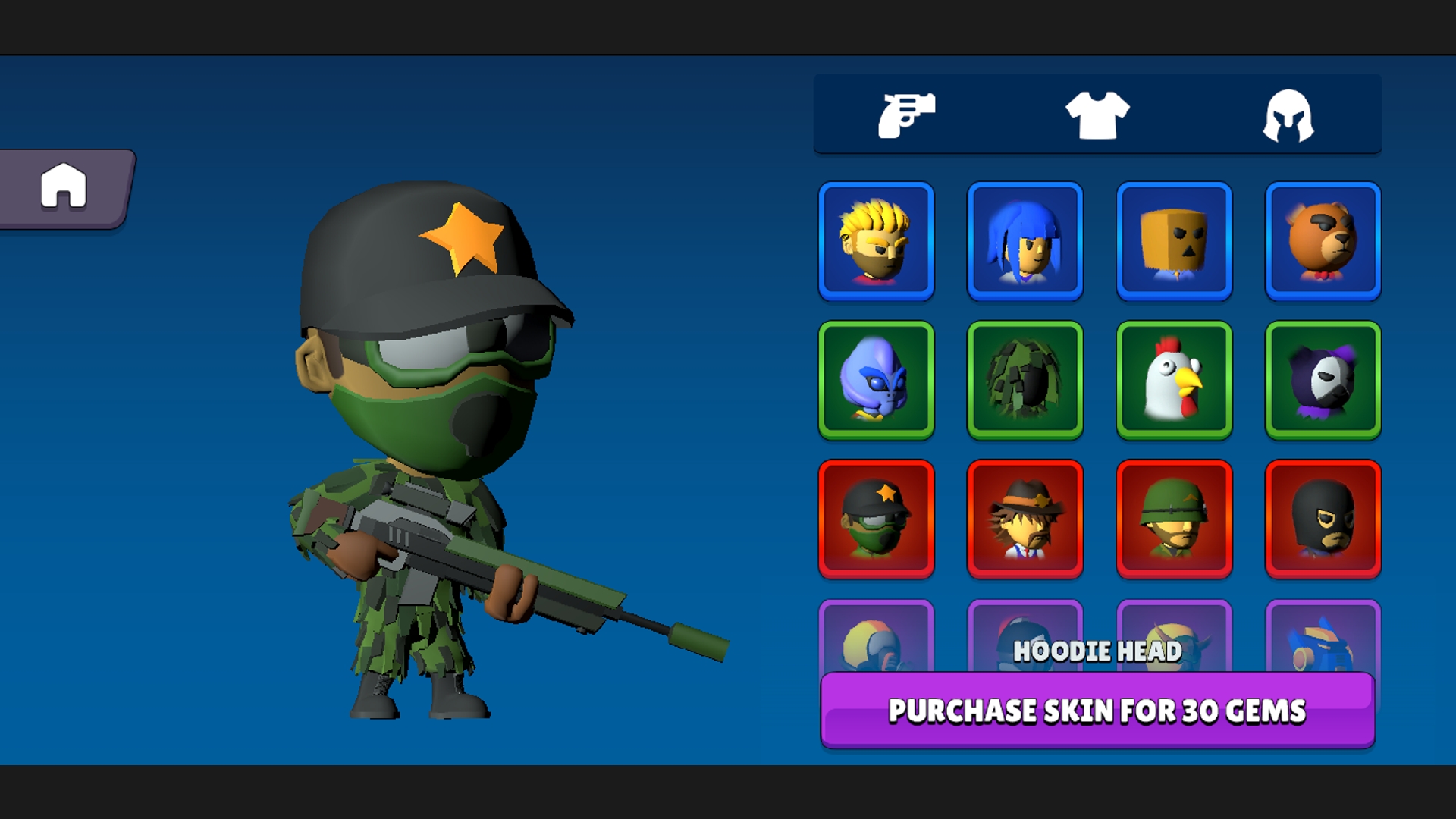Click the home button to exit
Screen dimensions: 1456x819
[x=64, y=187]
